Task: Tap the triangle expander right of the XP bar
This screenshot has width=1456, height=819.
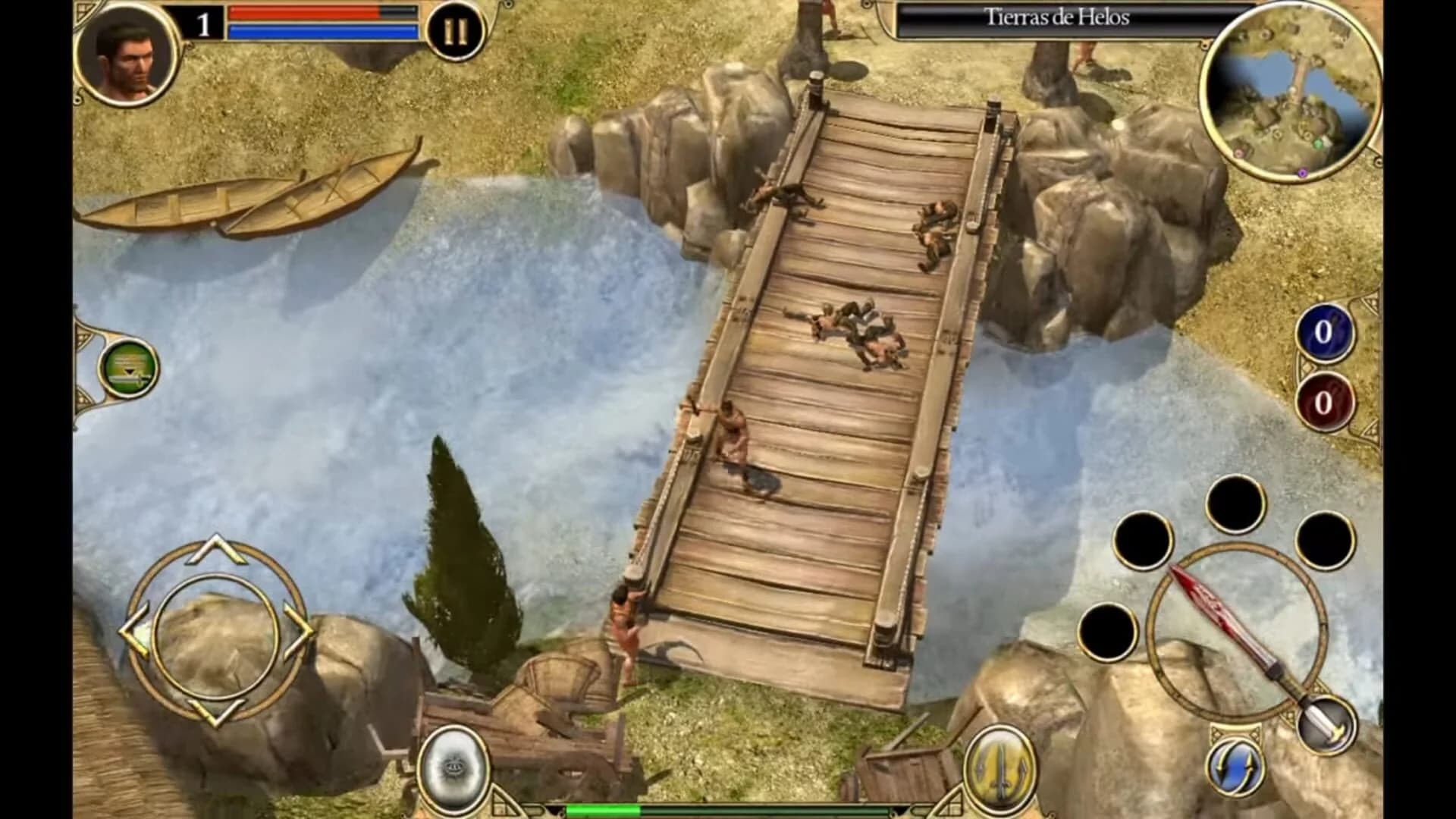Action: click(x=952, y=802)
